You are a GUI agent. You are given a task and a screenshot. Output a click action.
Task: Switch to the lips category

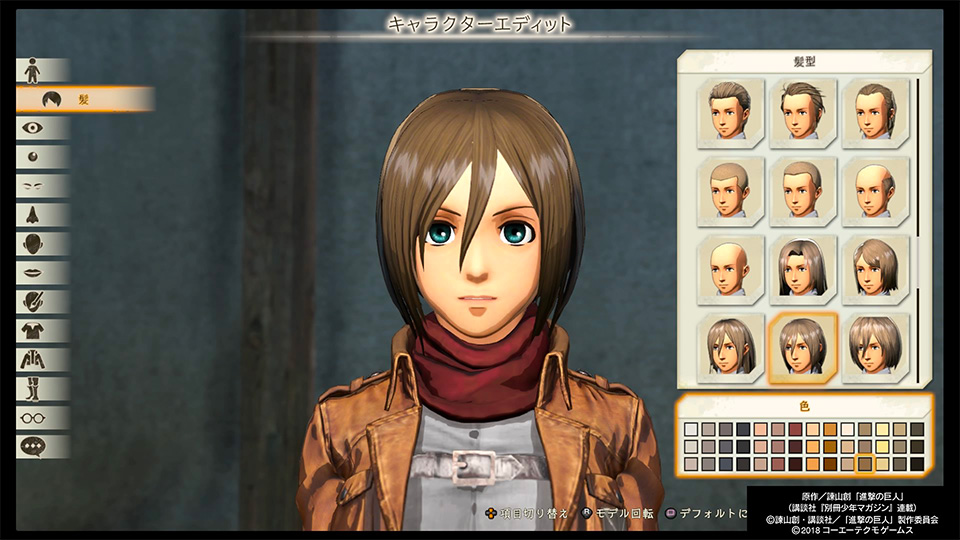tap(33, 273)
